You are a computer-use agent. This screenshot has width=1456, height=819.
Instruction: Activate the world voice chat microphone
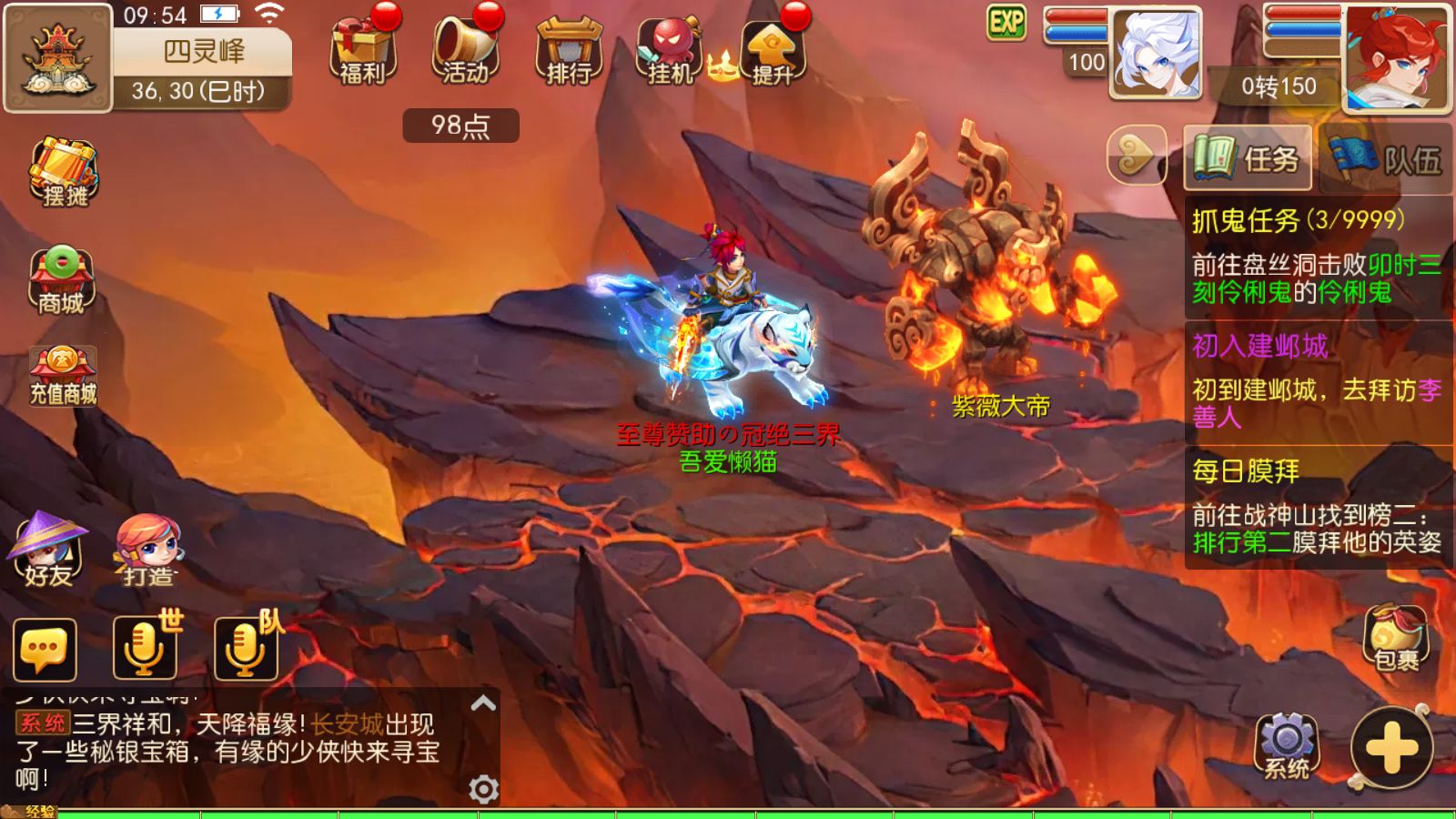pyautogui.click(x=145, y=648)
